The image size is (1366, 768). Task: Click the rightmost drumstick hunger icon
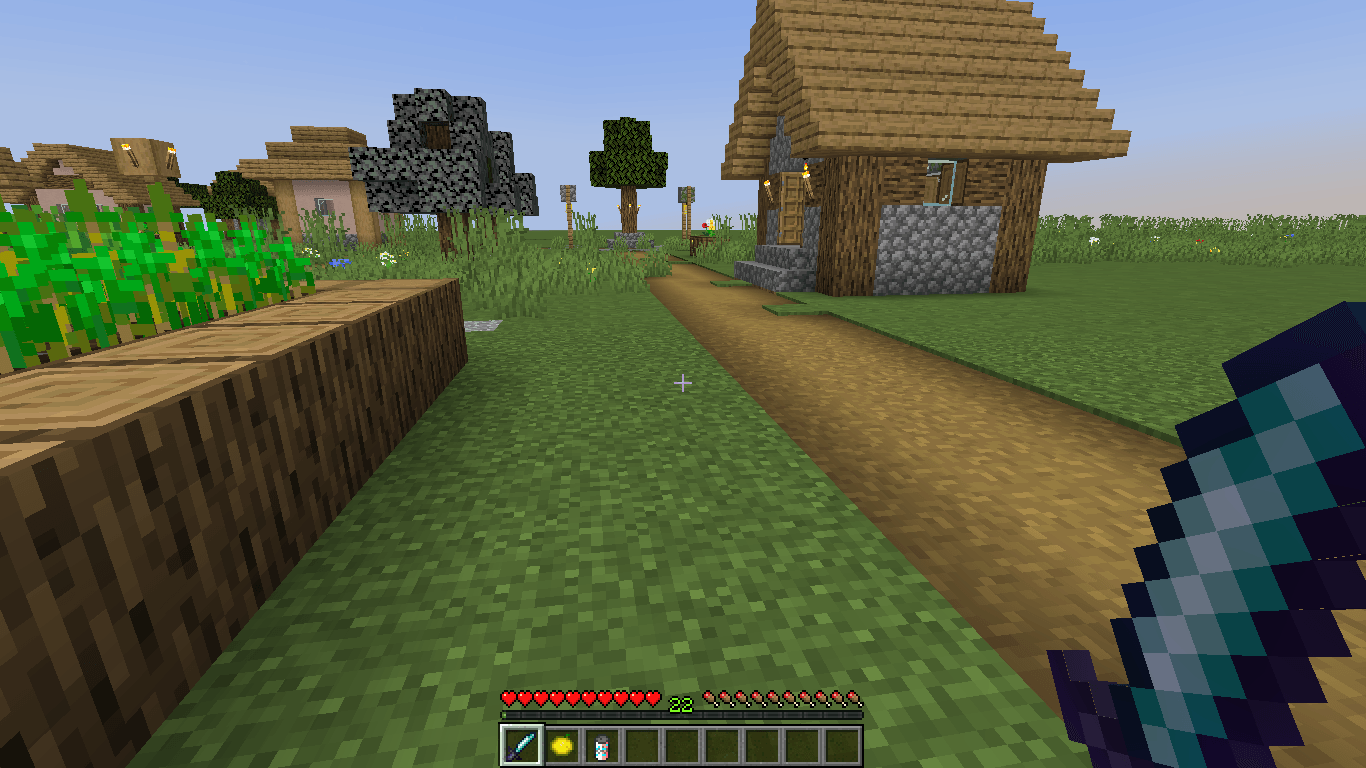click(x=855, y=700)
